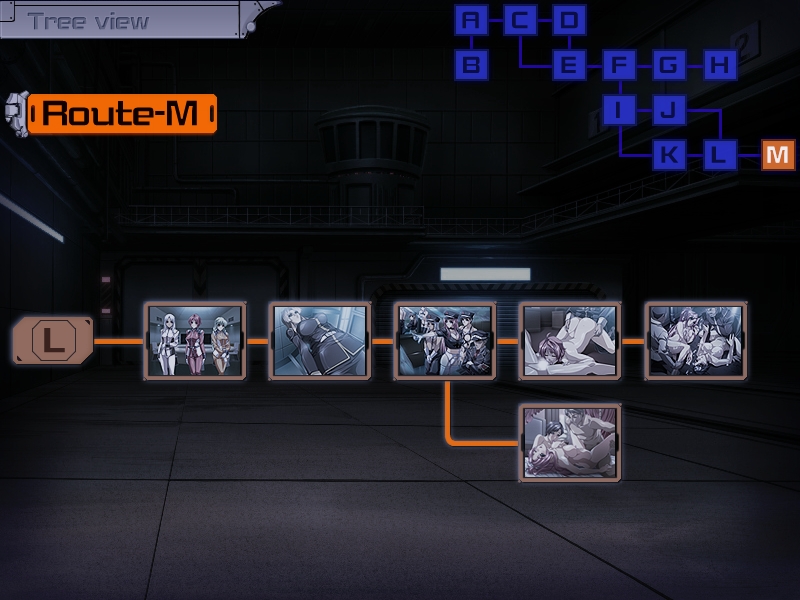
Task: Open route node C
Action: pyautogui.click(x=520, y=20)
